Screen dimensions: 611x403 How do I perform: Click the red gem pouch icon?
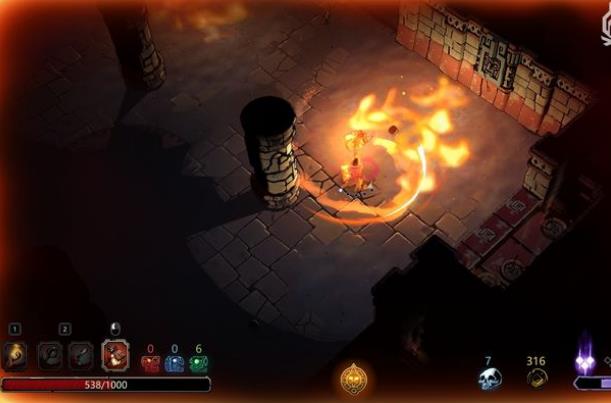(x=149, y=364)
